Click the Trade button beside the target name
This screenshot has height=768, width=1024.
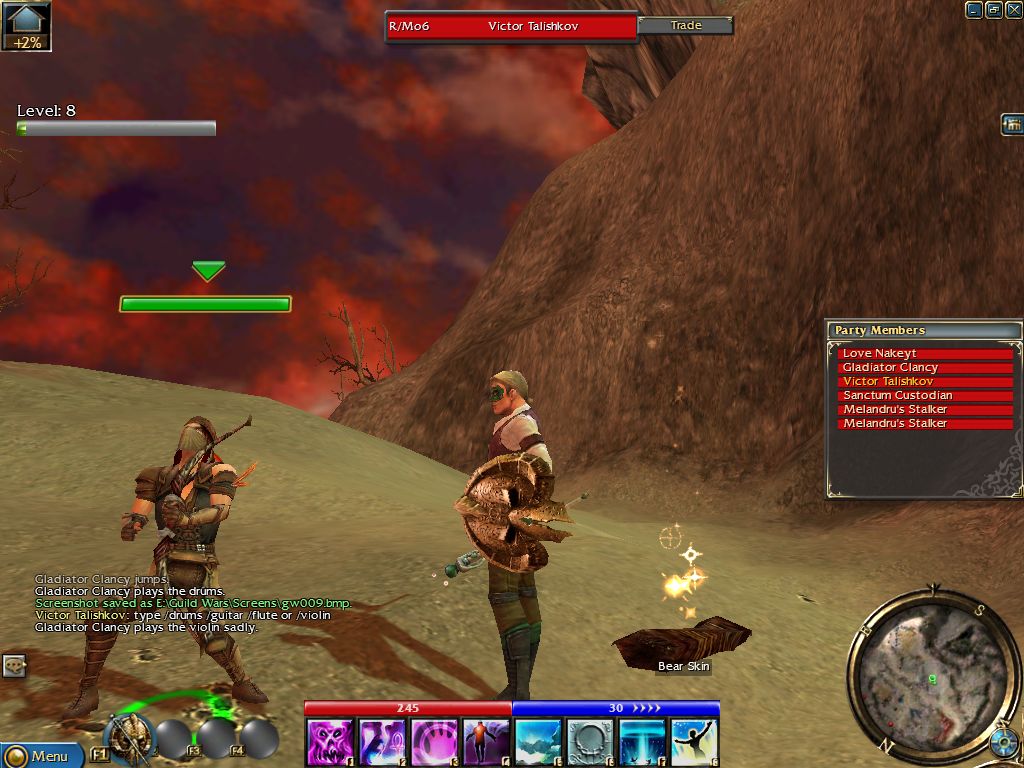pyautogui.click(x=685, y=25)
